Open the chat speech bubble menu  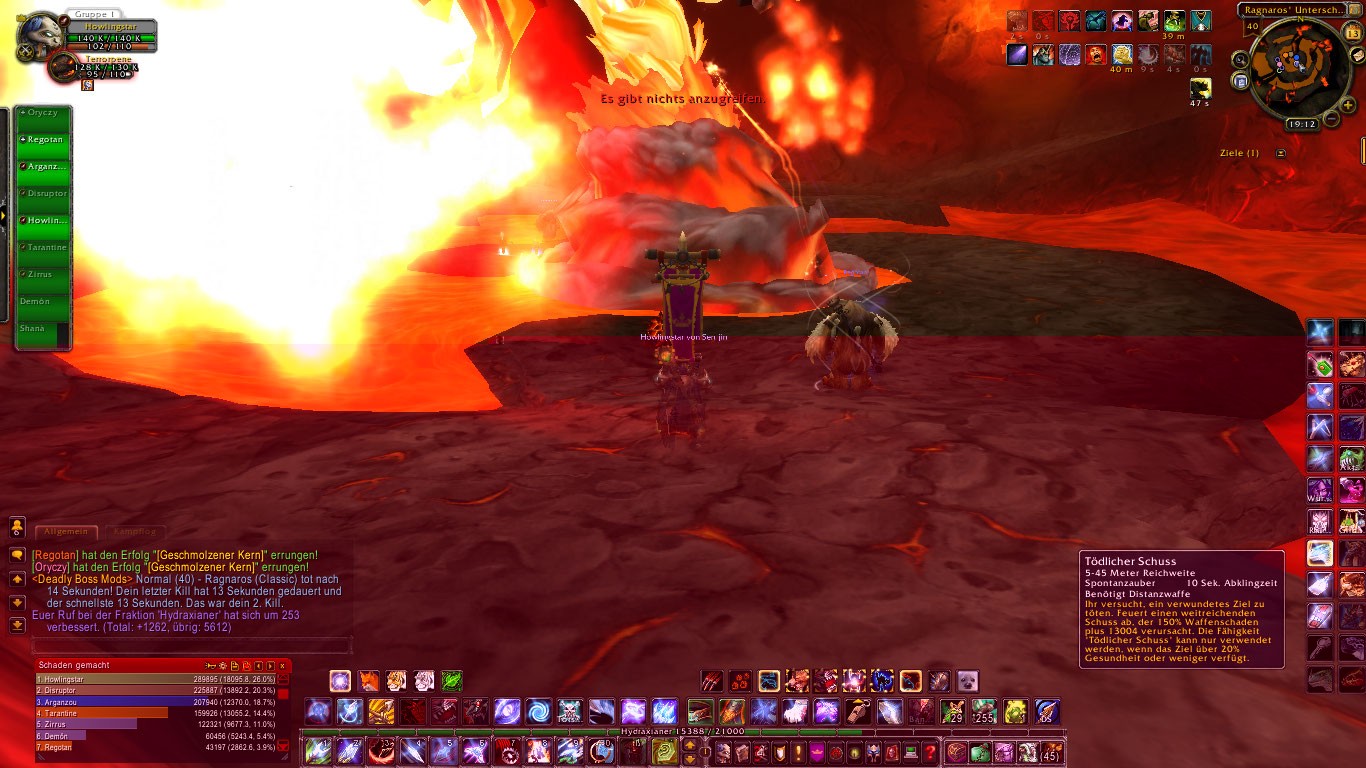pyautogui.click(x=17, y=554)
